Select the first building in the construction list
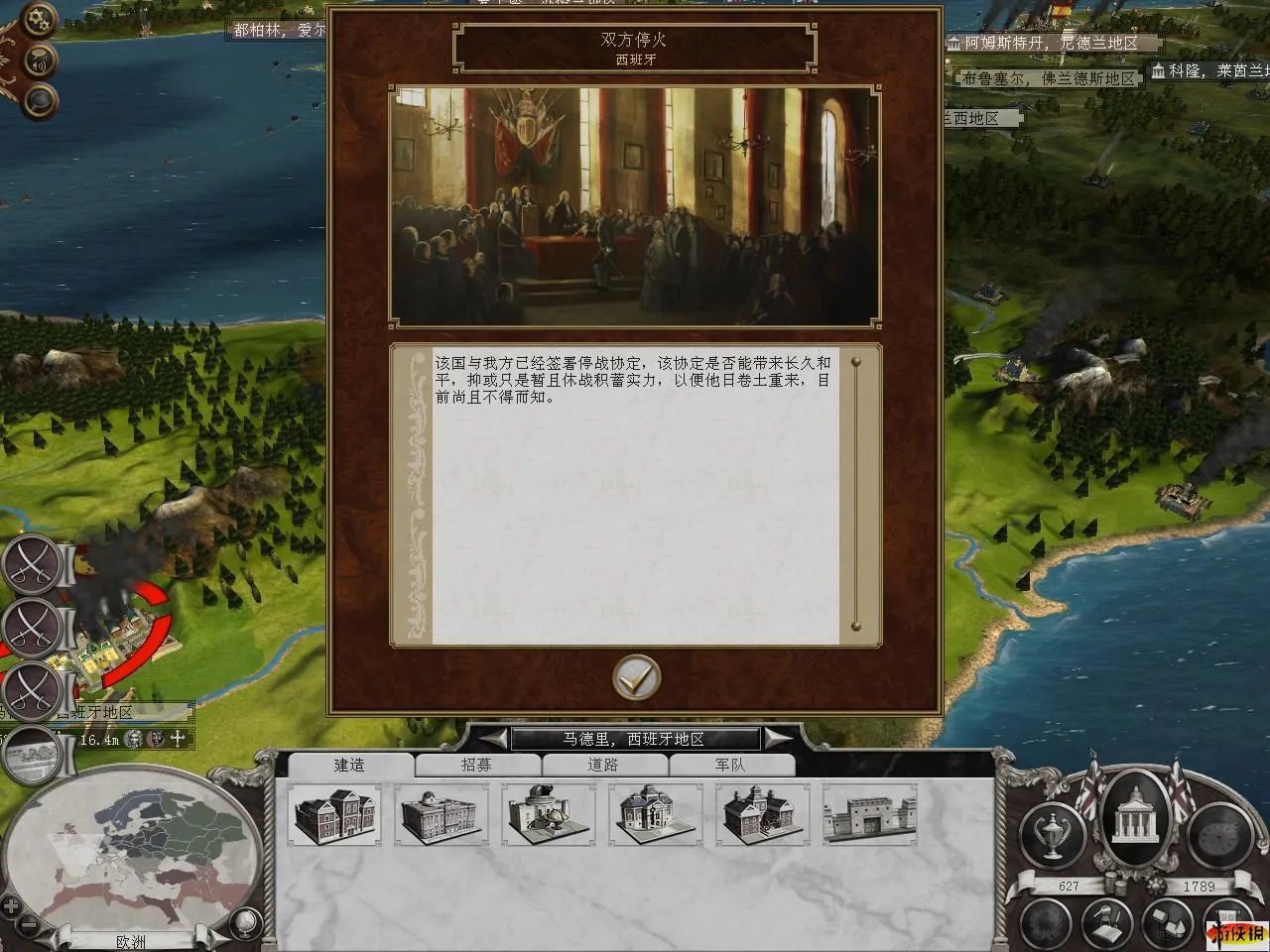 336,815
